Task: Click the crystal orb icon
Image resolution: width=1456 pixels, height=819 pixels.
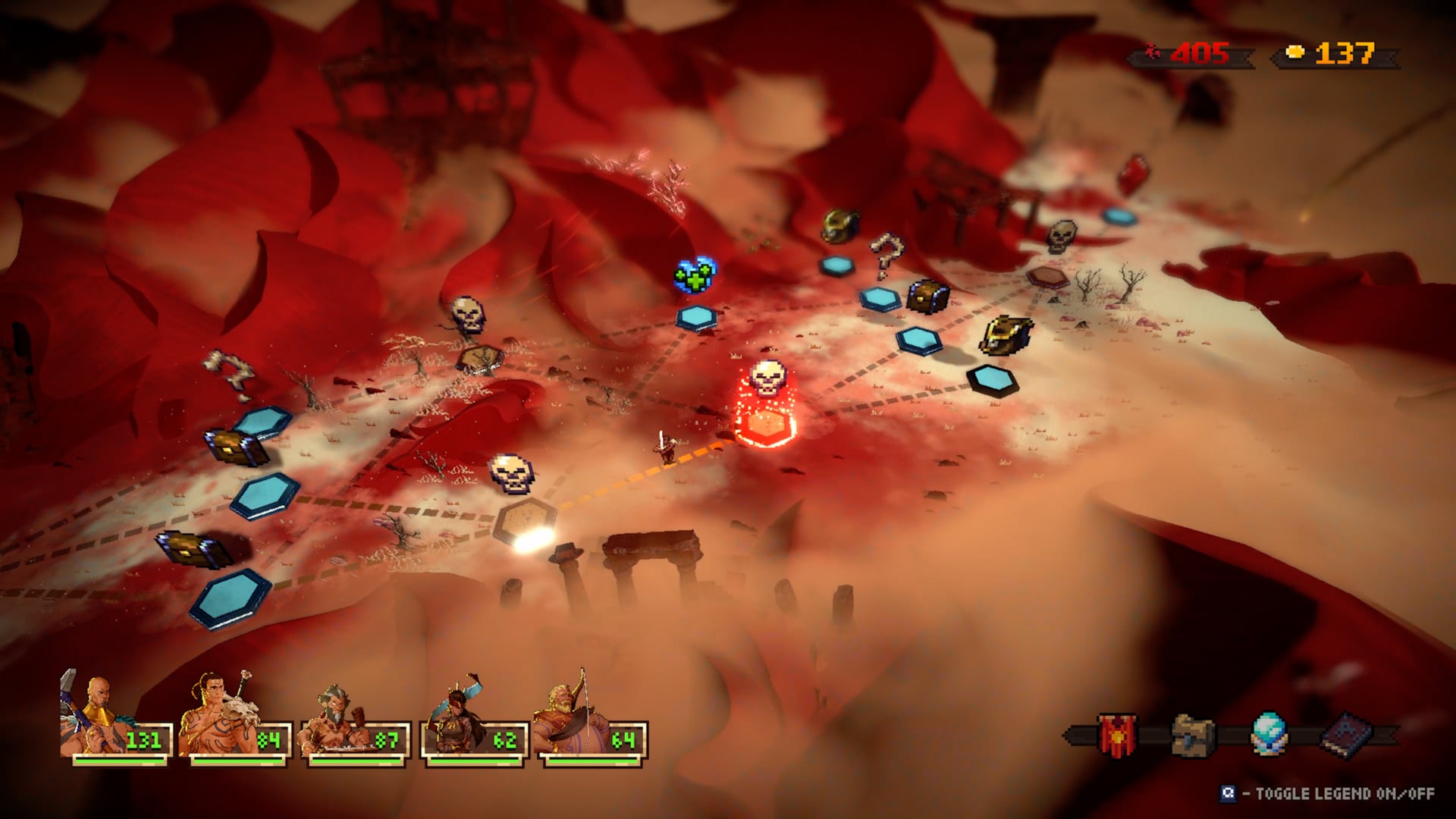Action: point(1269,733)
